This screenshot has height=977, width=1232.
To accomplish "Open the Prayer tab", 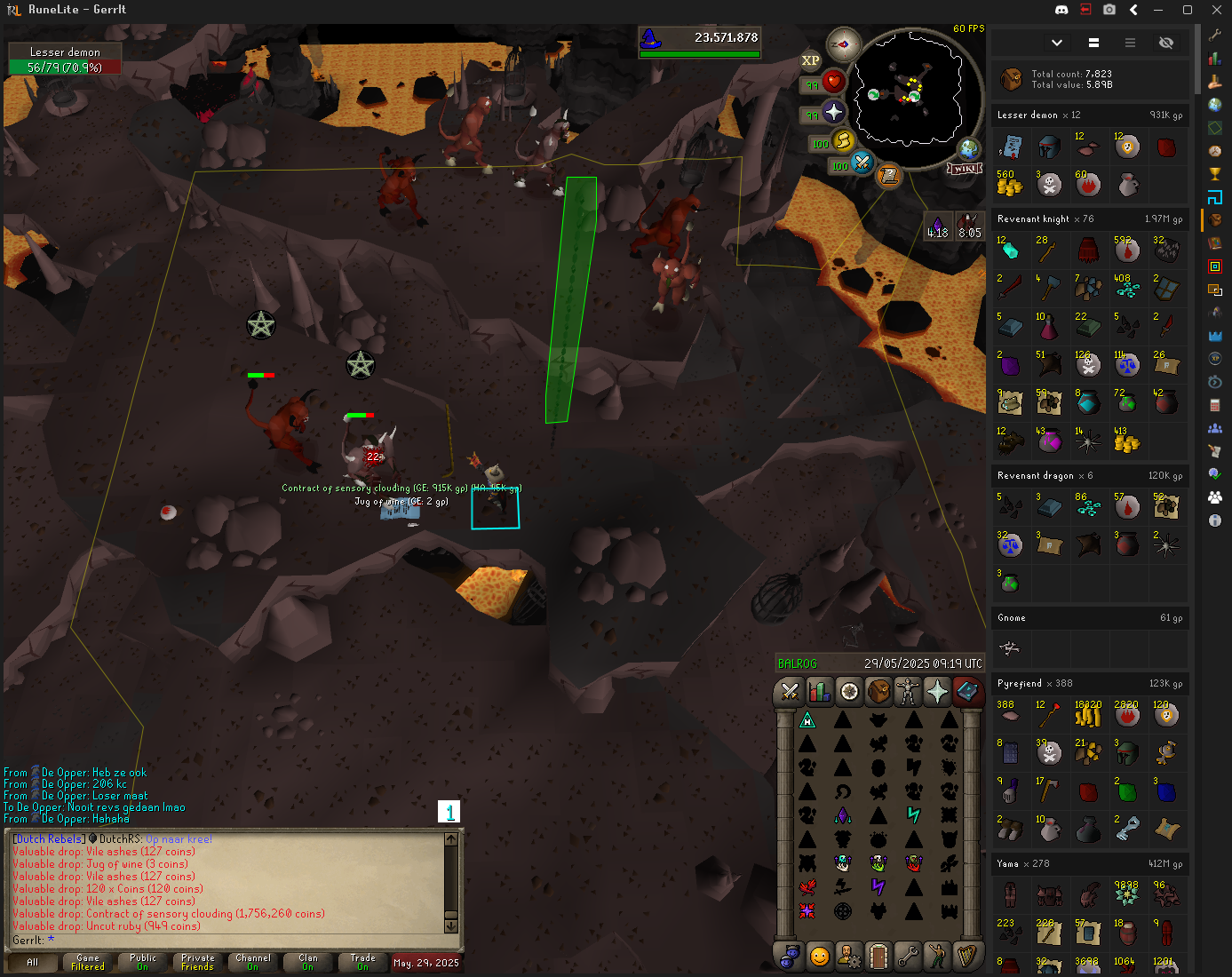I will click(x=937, y=691).
